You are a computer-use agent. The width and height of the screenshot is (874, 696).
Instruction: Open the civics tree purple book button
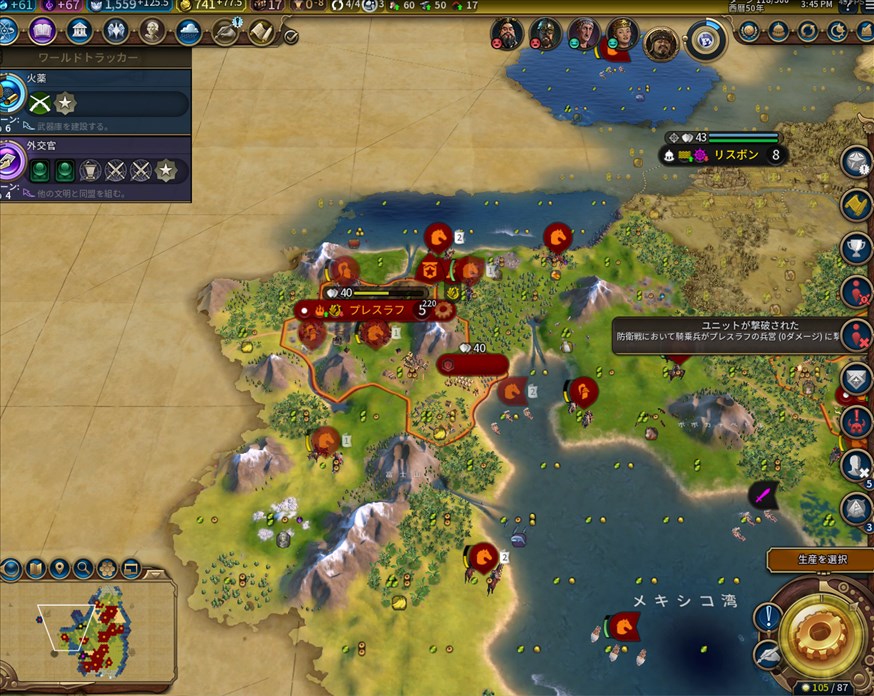[43, 31]
